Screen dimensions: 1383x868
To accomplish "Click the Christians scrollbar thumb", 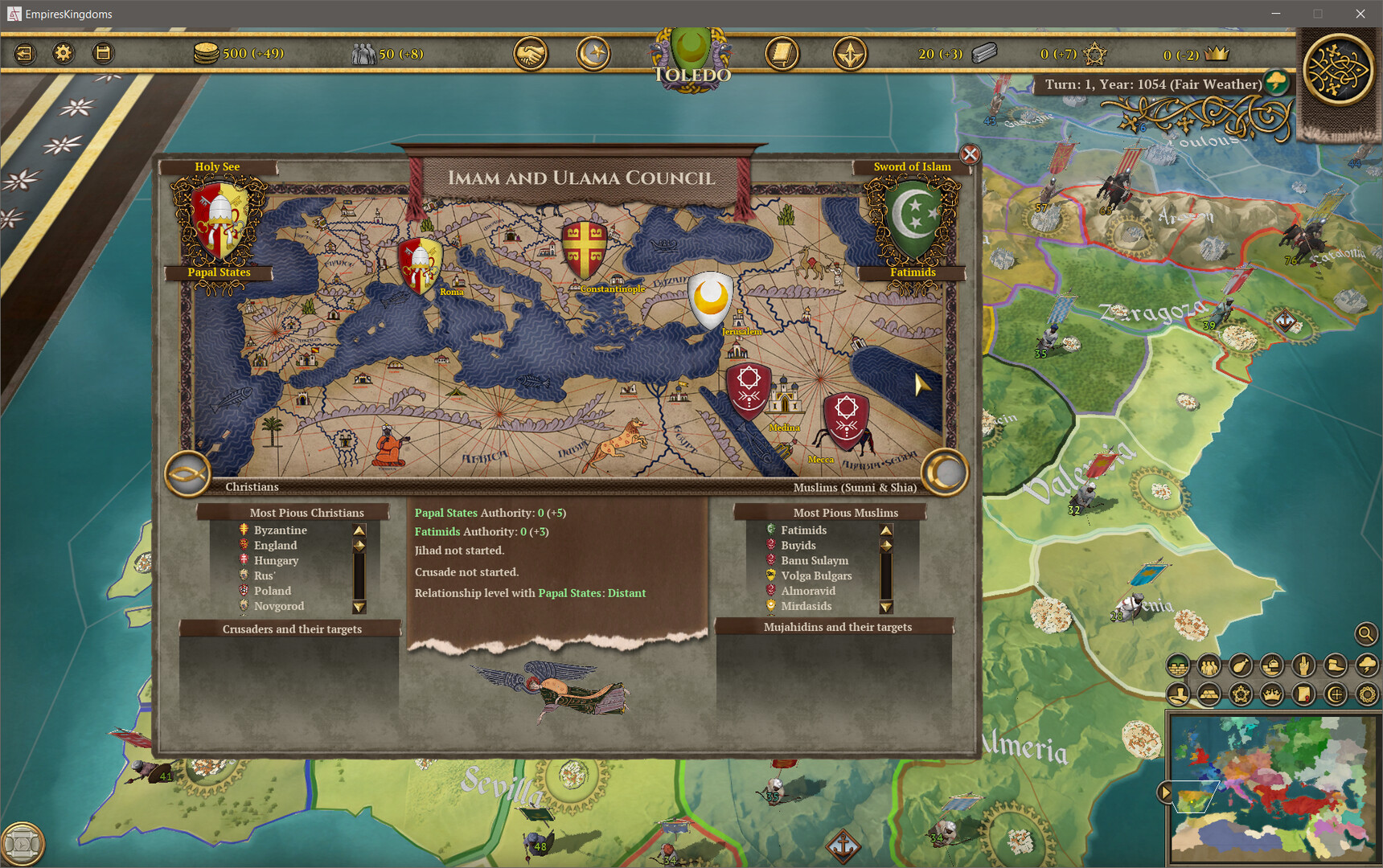I will [x=359, y=545].
